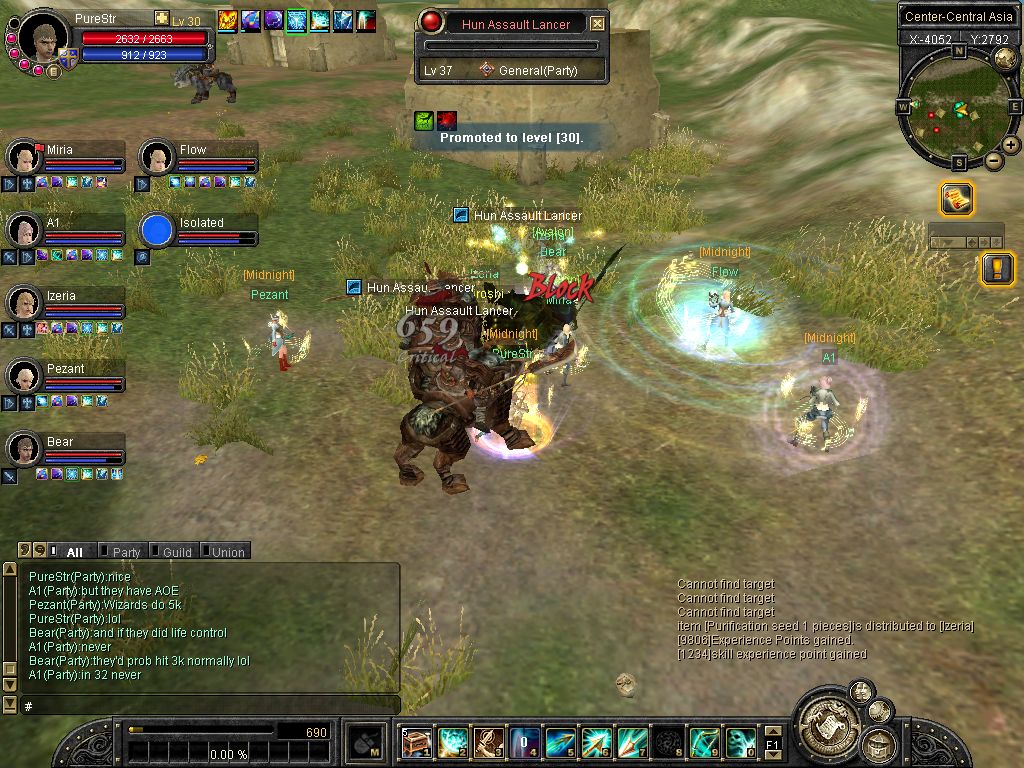Select the All chat tab

(x=74, y=551)
